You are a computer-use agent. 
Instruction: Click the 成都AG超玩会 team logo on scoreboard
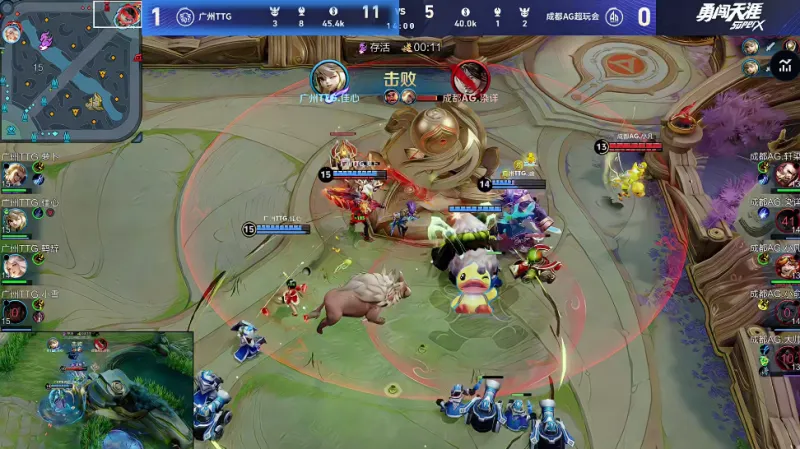615,16
